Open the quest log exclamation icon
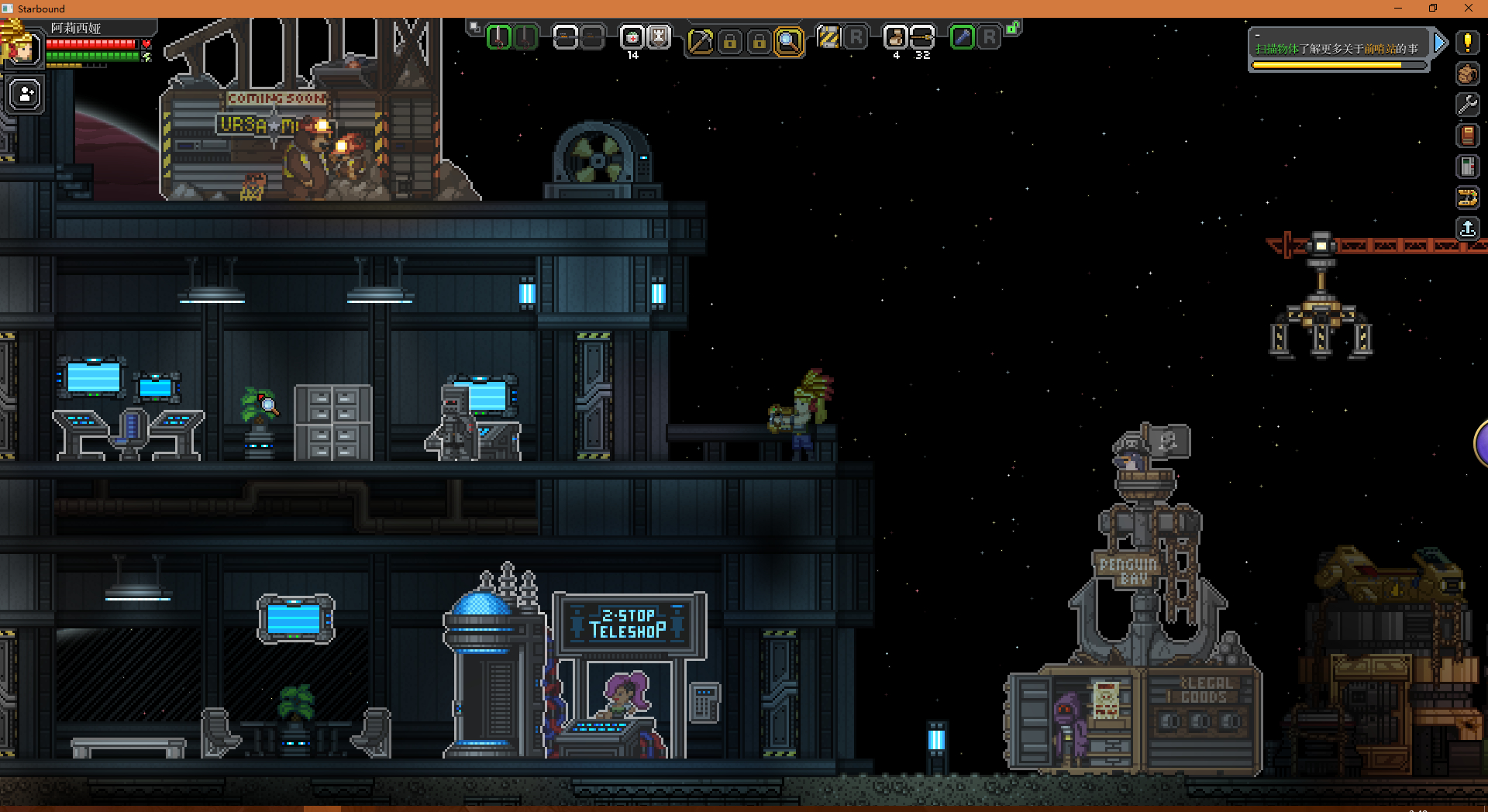This screenshot has width=1488, height=812. pos(1467,43)
